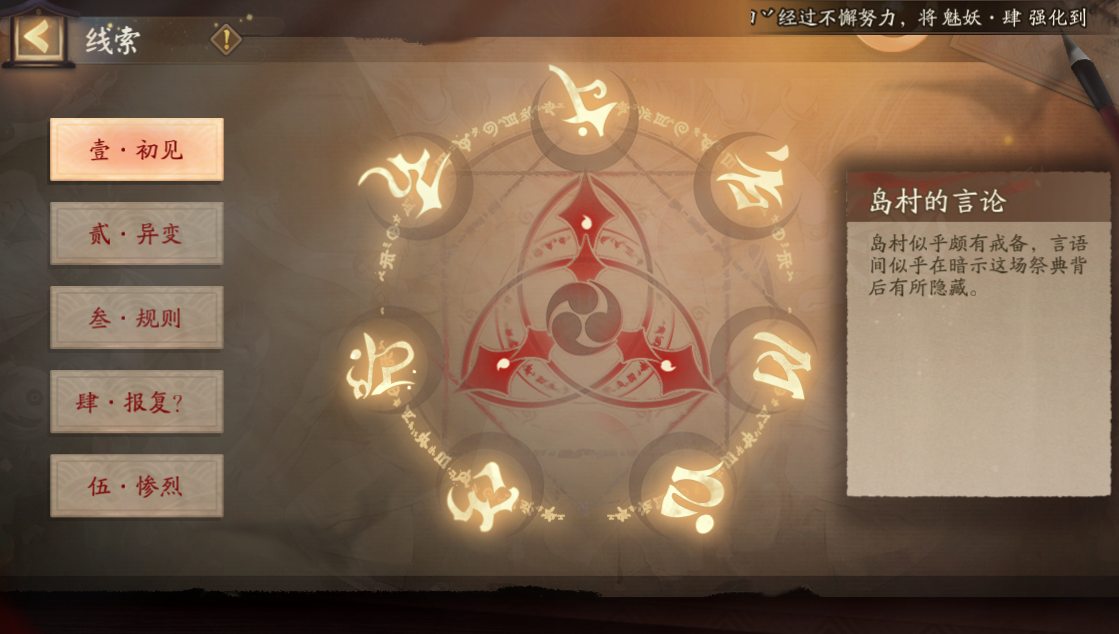Show the 伍·惨烈 chapter tab
Image resolution: width=1119 pixels, height=634 pixels.
point(137,486)
